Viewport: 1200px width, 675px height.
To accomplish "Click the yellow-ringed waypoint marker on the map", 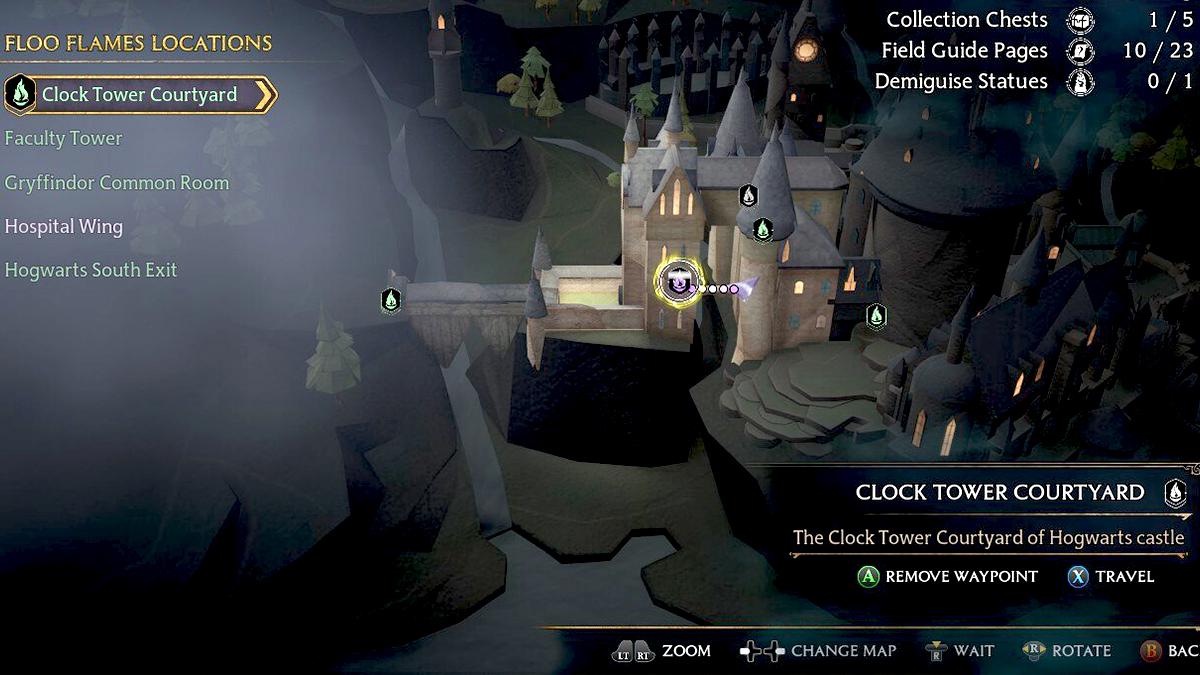I will (679, 281).
